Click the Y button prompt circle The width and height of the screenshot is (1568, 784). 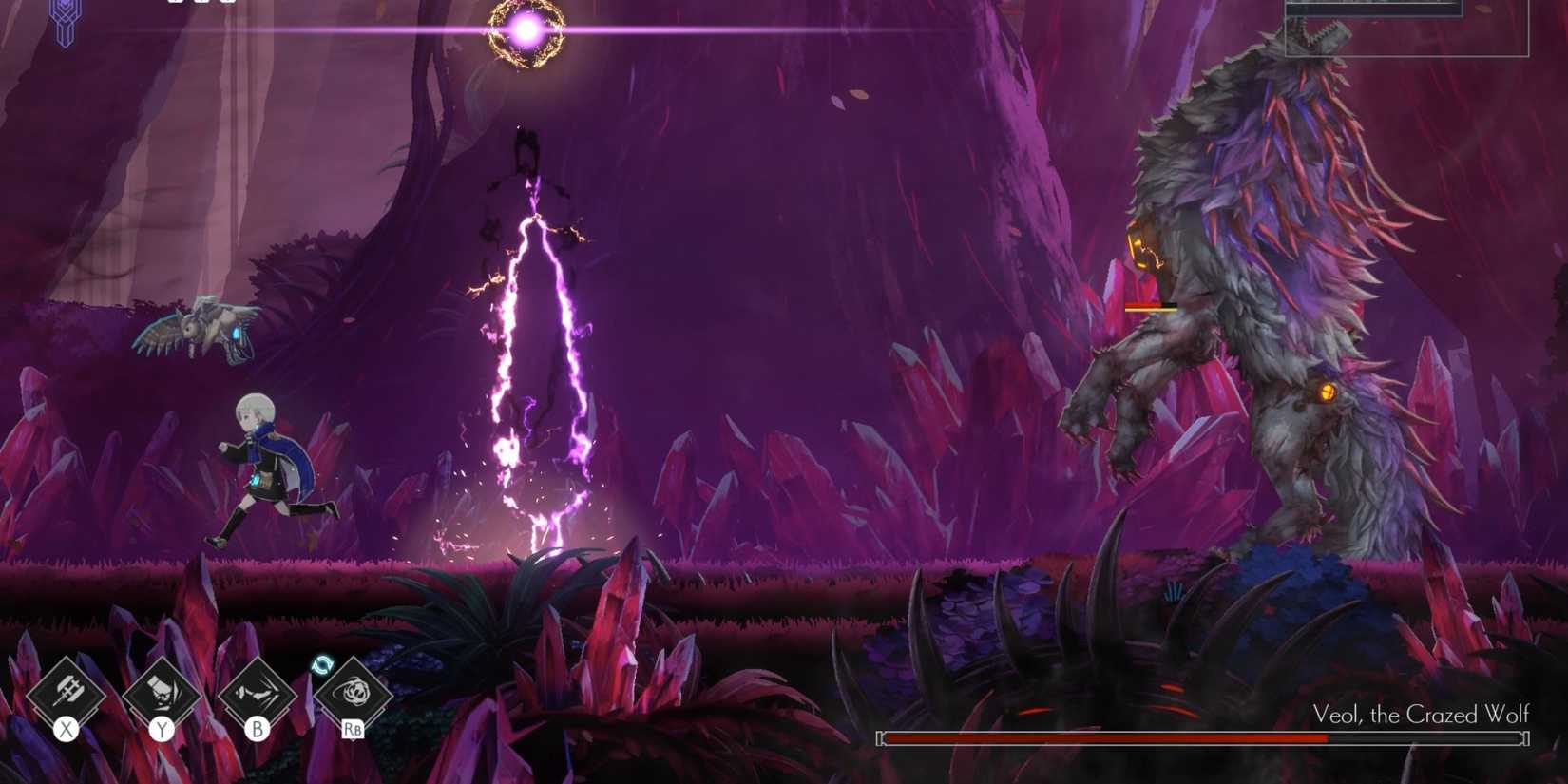160,730
